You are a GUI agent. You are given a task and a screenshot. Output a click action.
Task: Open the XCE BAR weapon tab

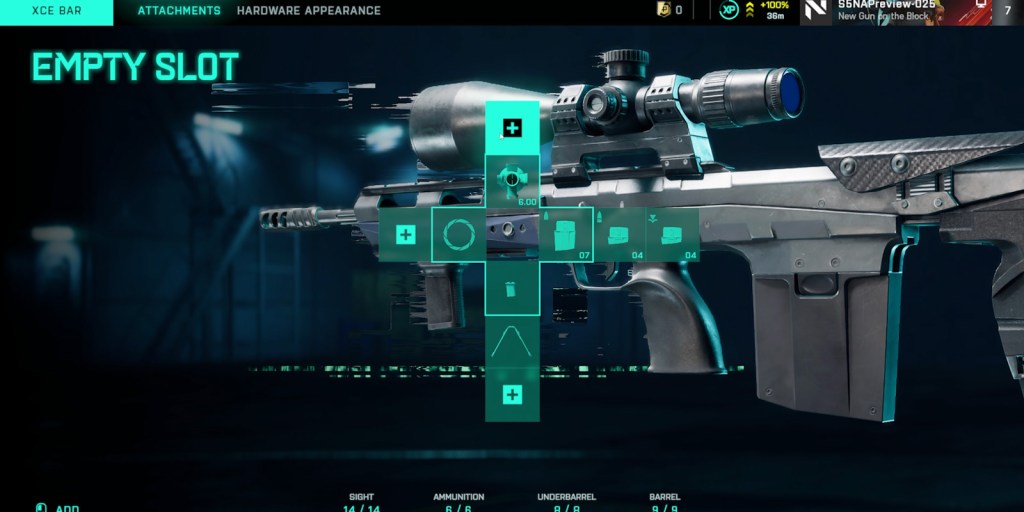click(56, 11)
